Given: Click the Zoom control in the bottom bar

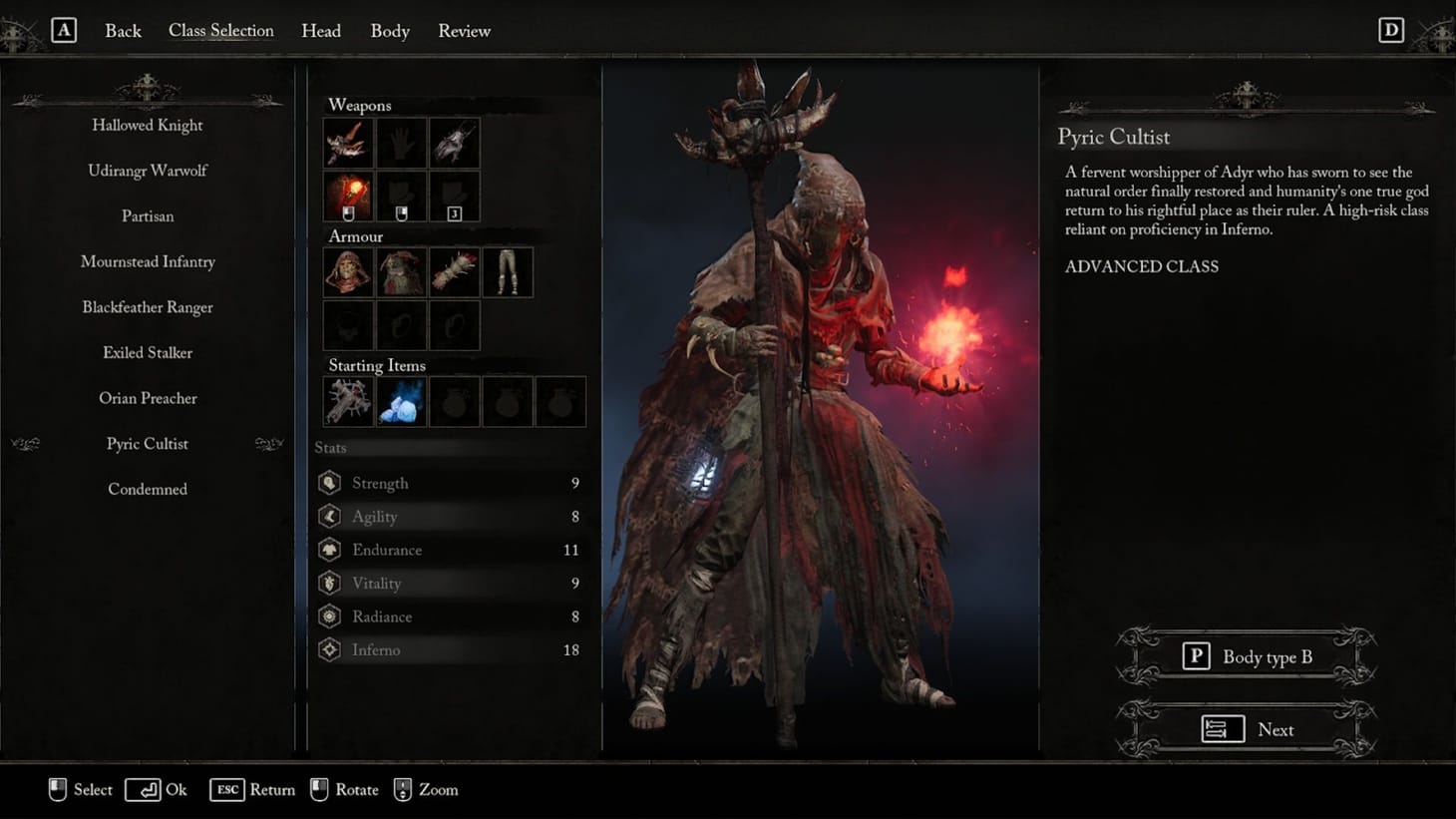Looking at the screenshot, I should click(x=426, y=789).
